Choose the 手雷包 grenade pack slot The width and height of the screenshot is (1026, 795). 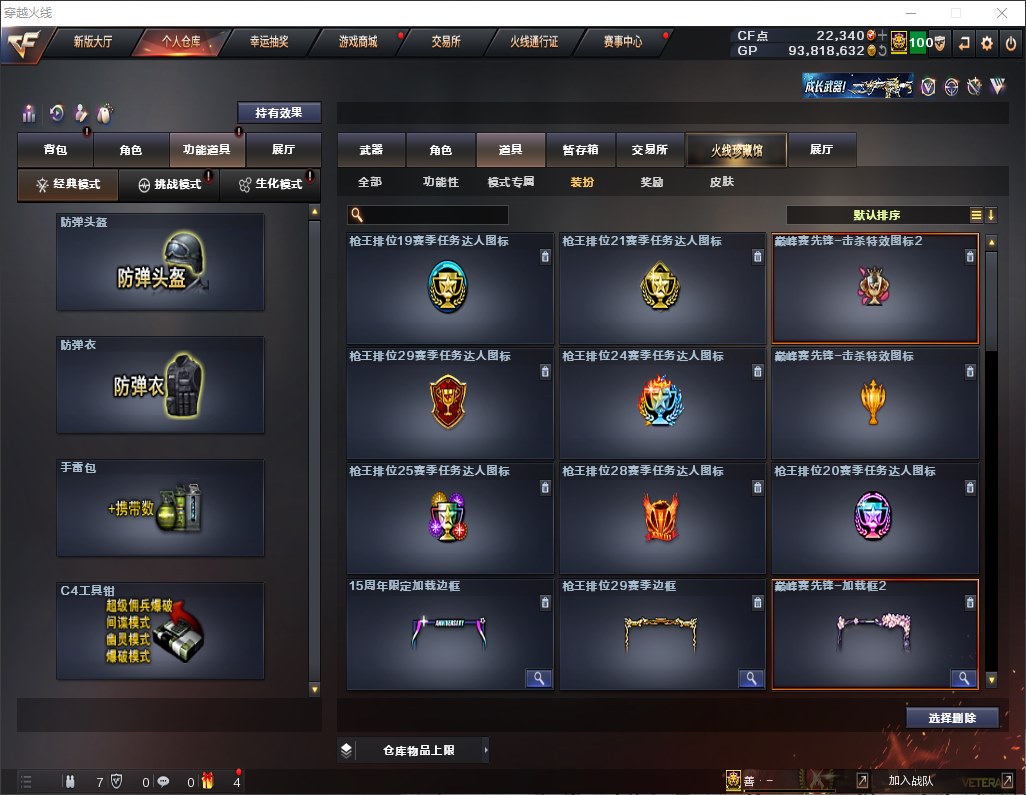tap(160, 508)
